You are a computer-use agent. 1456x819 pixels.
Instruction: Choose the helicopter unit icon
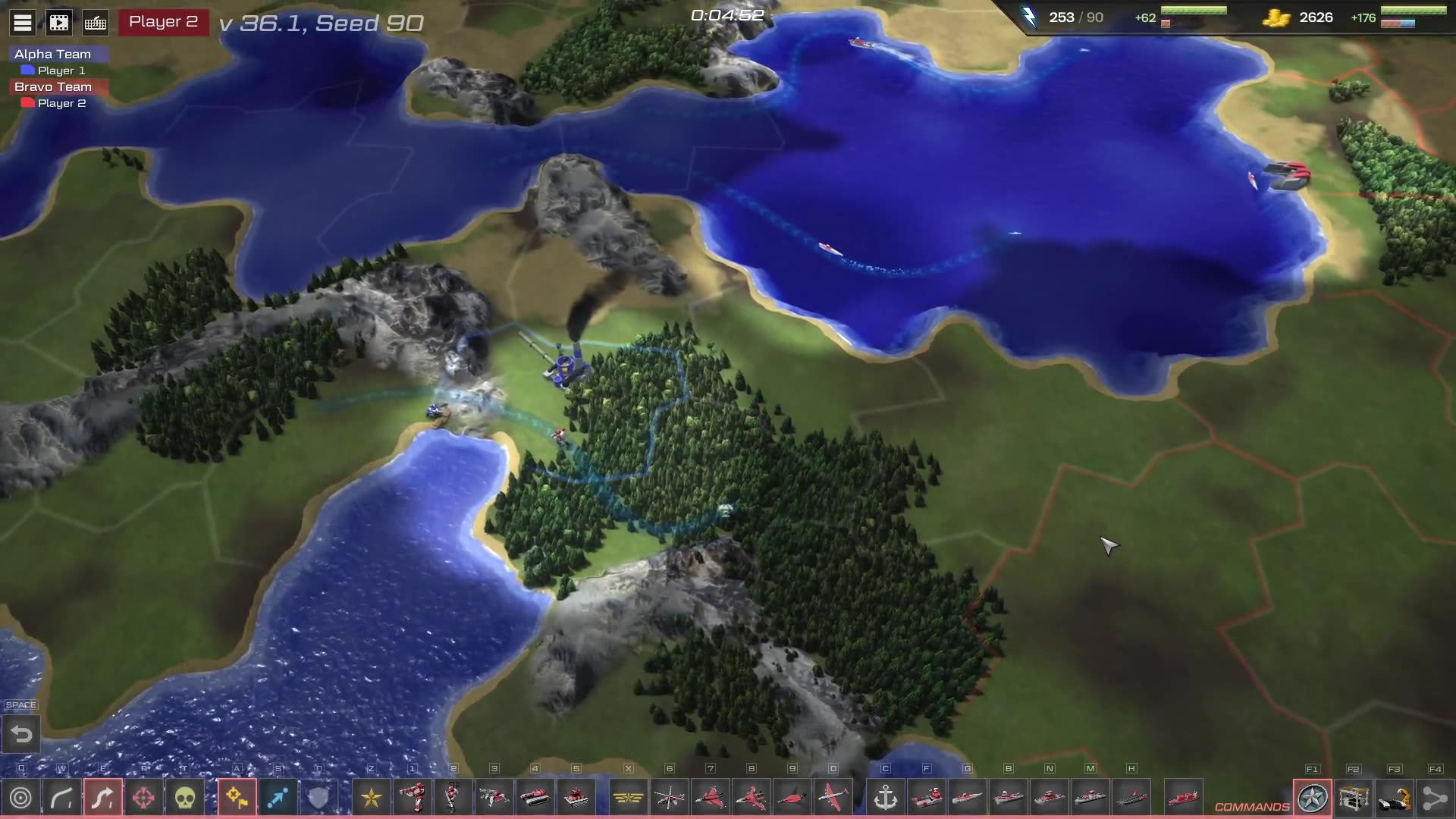point(670,798)
